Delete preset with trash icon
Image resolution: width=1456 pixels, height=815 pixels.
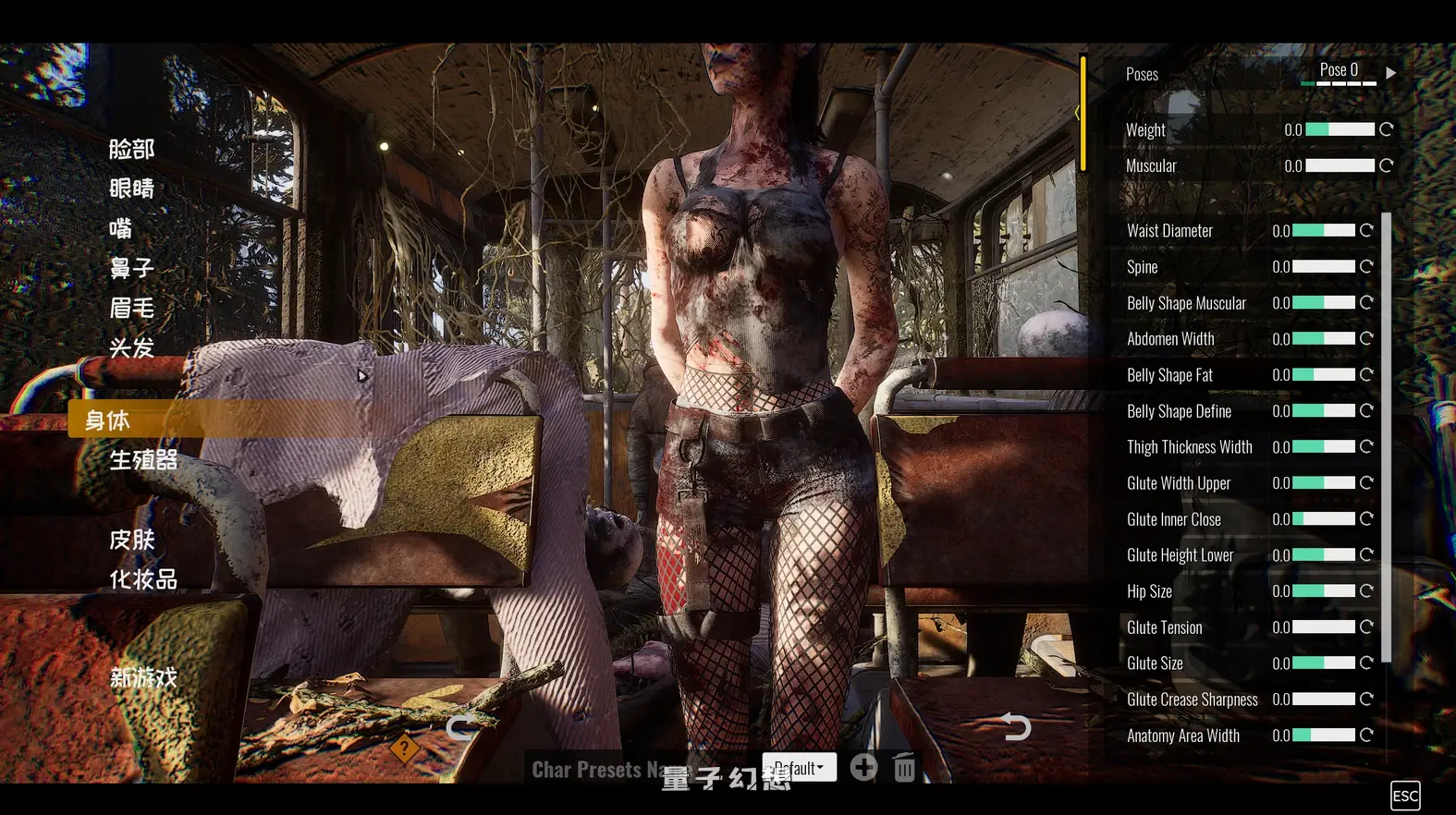click(904, 768)
